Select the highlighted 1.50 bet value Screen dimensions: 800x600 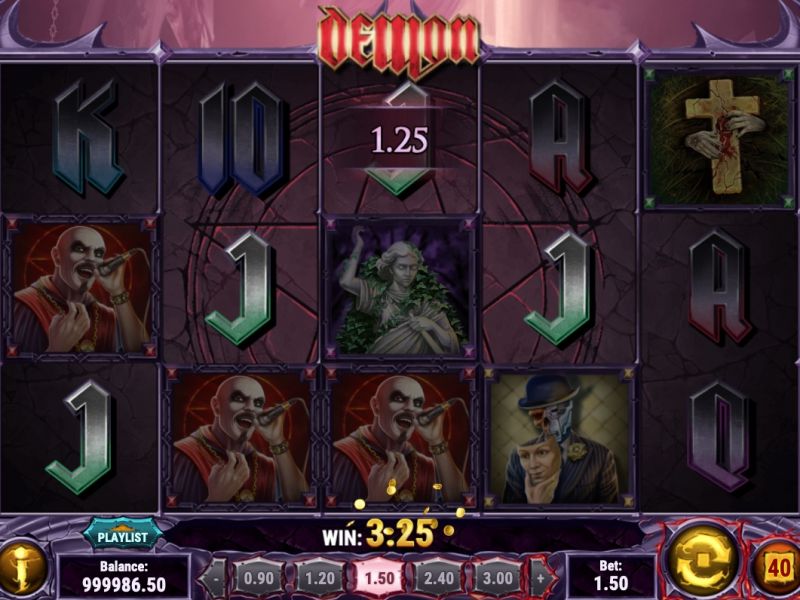[x=380, y=578]
